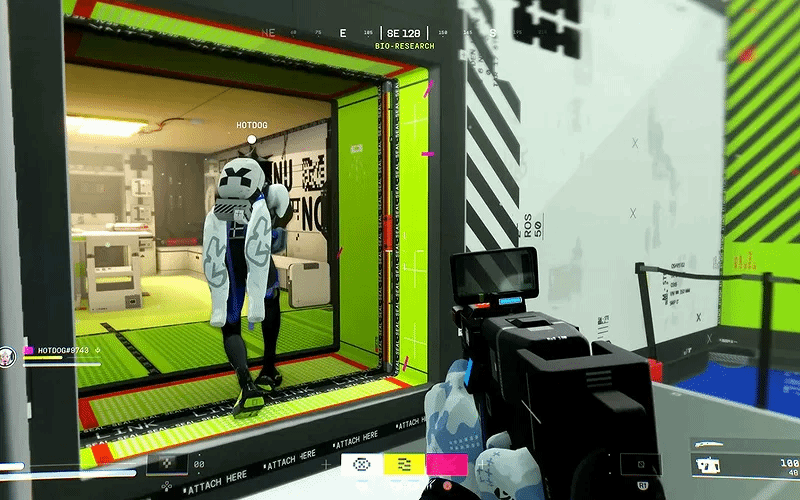Choose the magenta item slot

pos(446,464)
